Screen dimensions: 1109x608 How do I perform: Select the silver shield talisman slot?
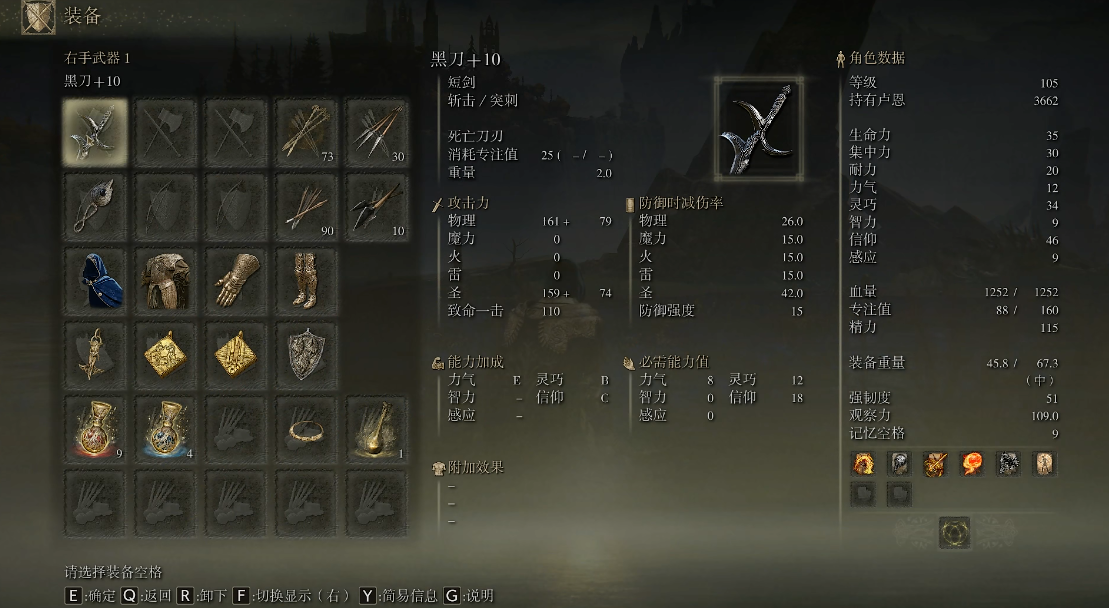[x=306, y=352]
